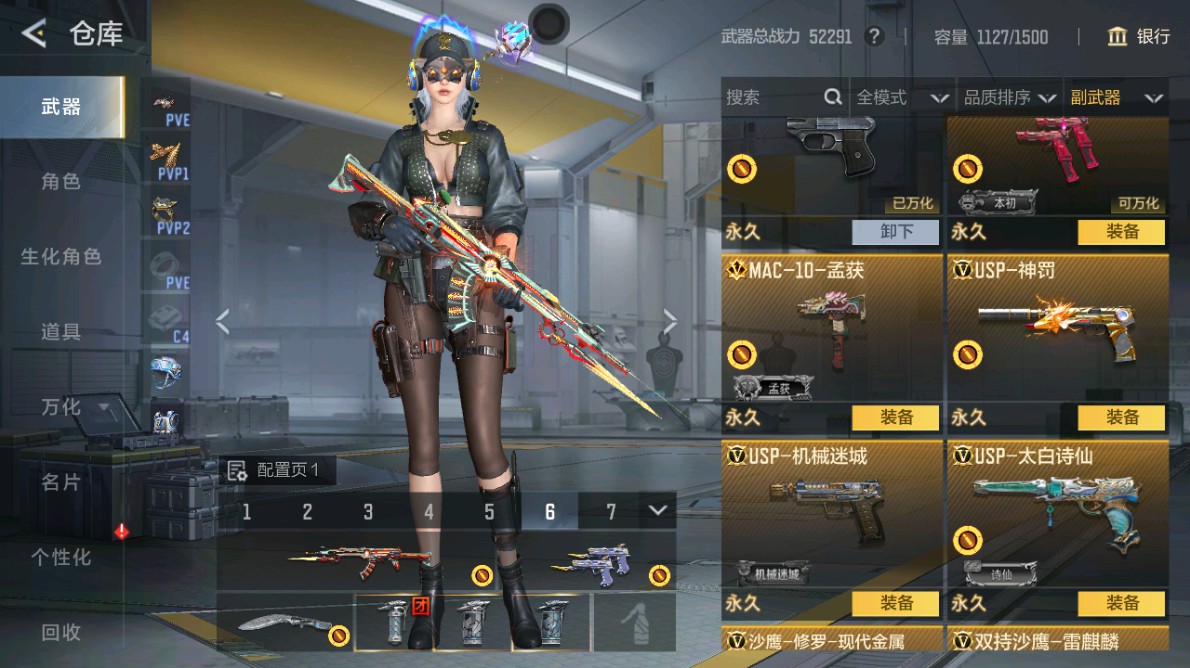
Task: Equip the USP-太白诗仙 pistol
Action: tap(1121, 604)
